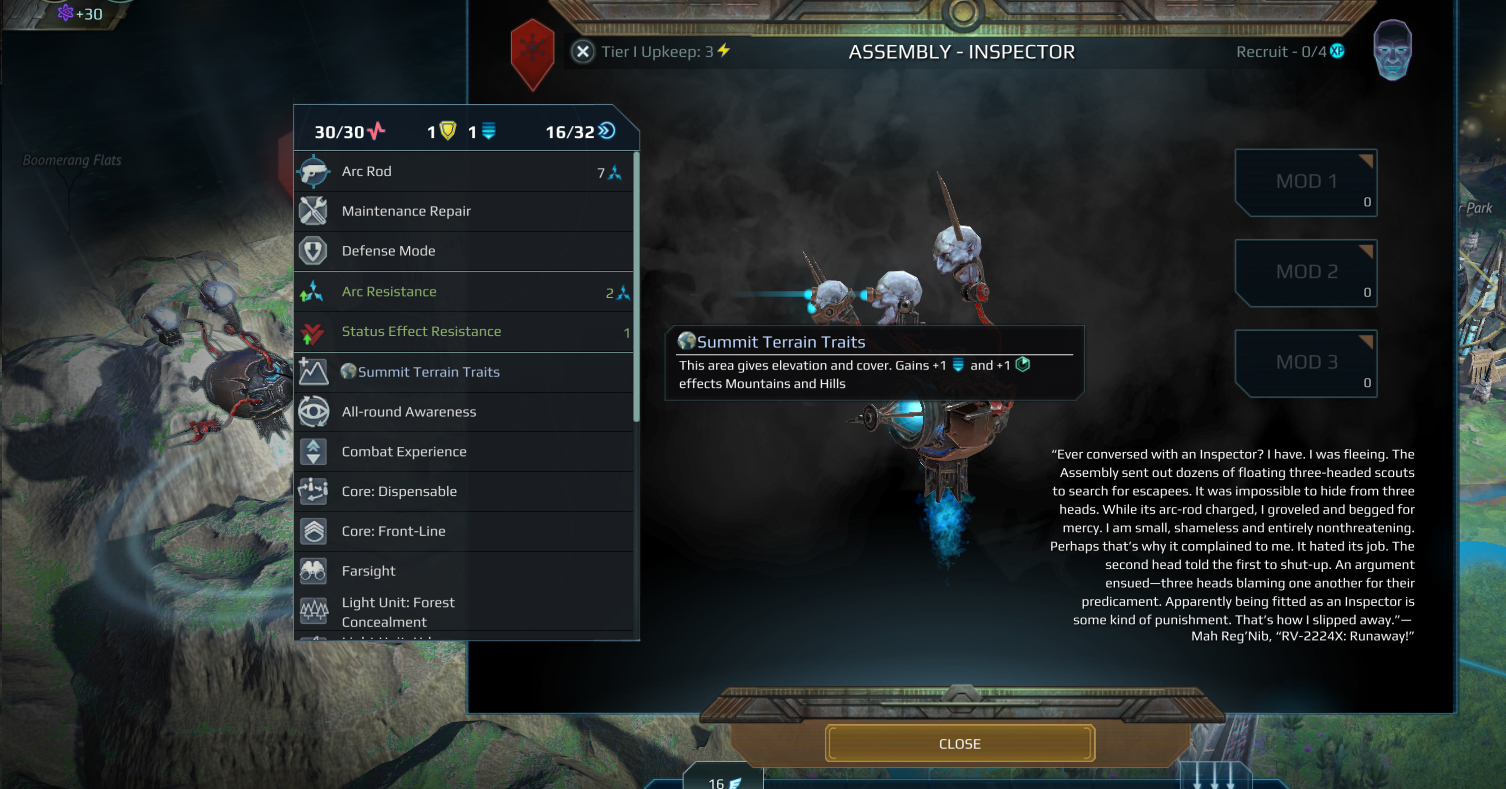Open the MOD 2 slot
Screen dimensions: 1506x789
(1305, 273)
